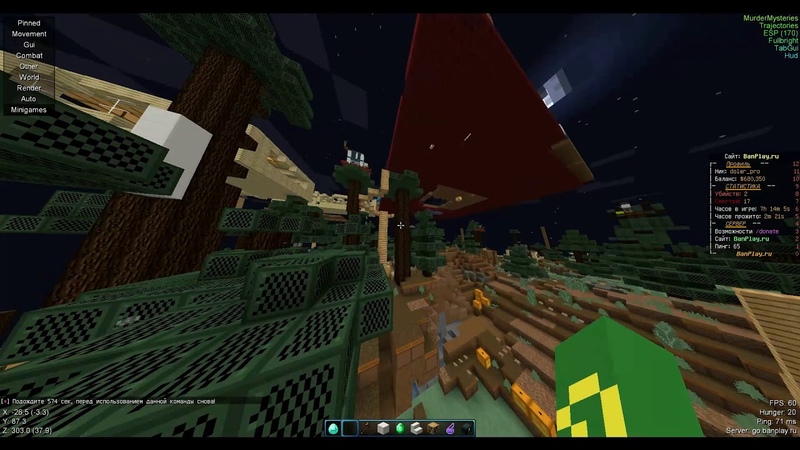The height and width of the screenshot is (450, 800).
Task: Select the white quartz block slot
Action: coord(383,428)
